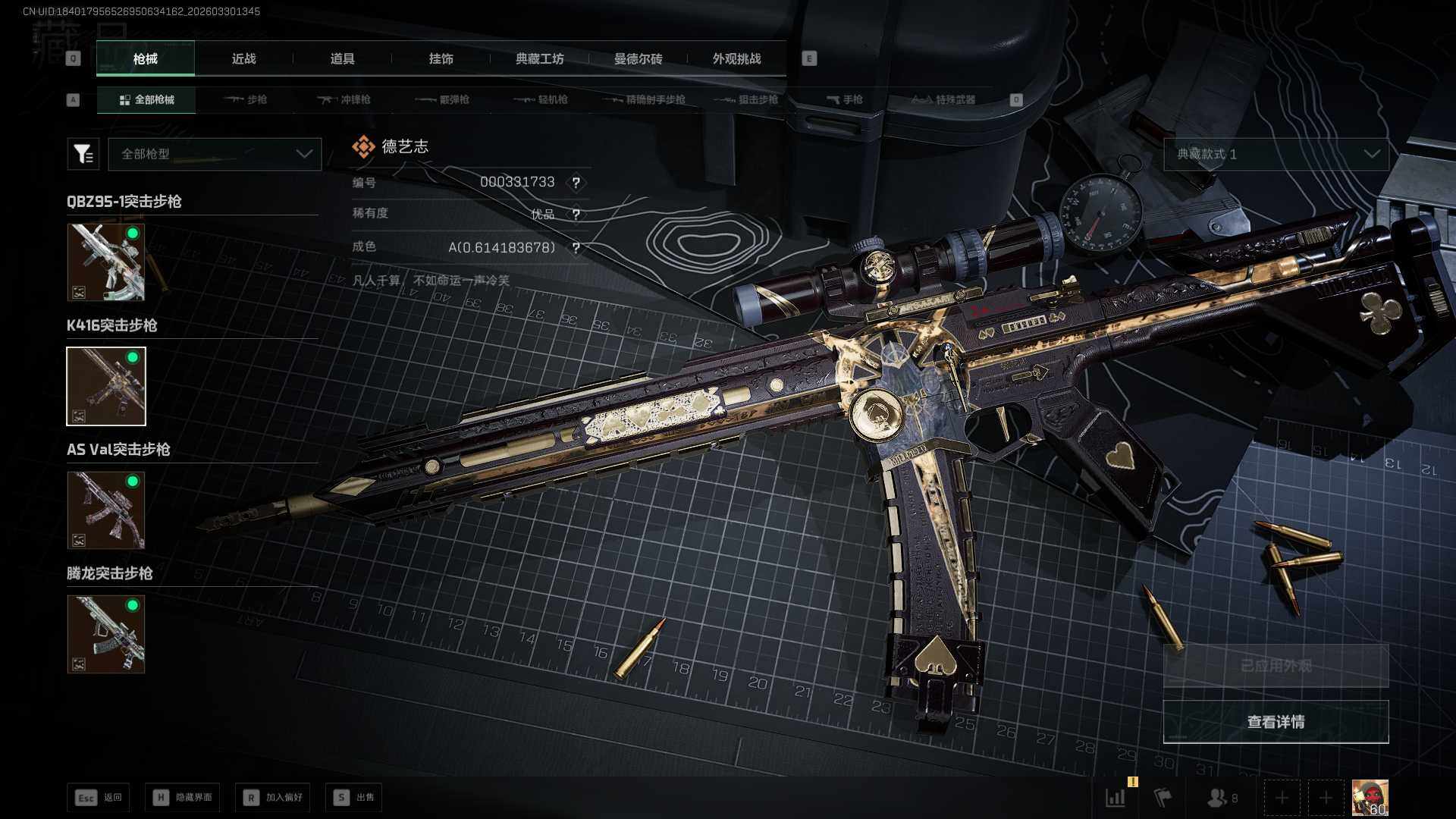Choose the AS Val skin thumbnail
This screenshot has width=1456, height=819.
[x=106, y=510]
